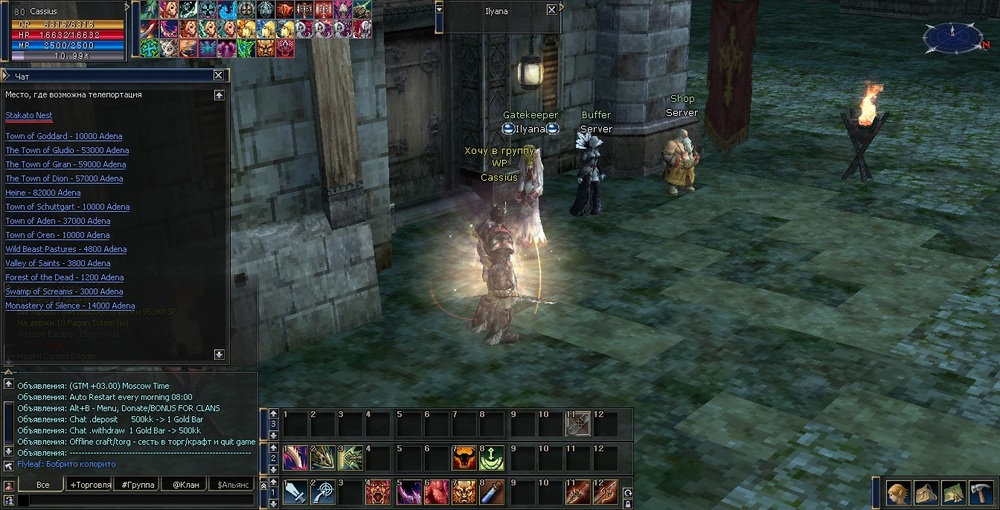Select Heine teleport for 82000 Adena

[x=42, y=193]
